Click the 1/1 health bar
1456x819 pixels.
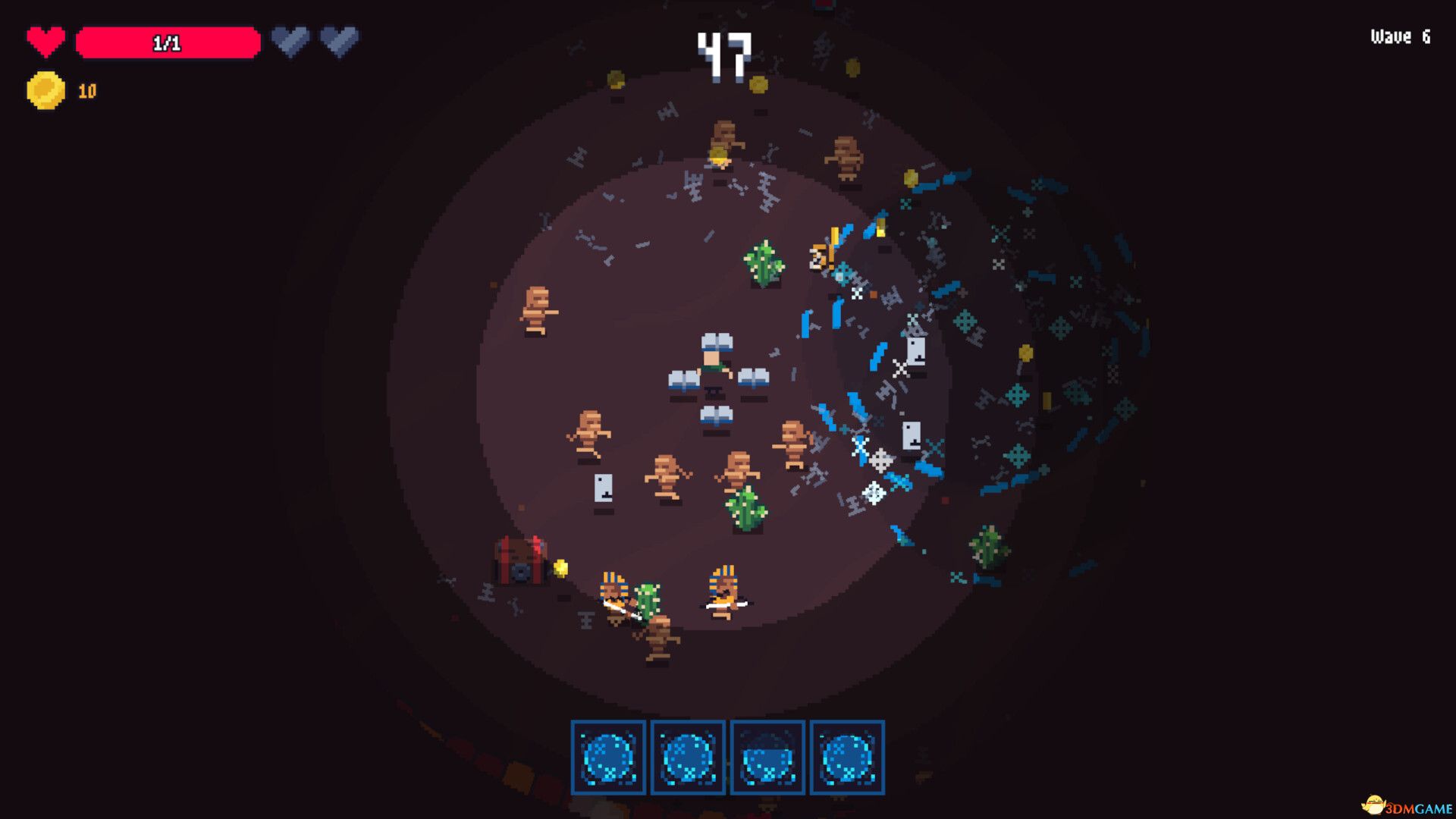point(167,43)
